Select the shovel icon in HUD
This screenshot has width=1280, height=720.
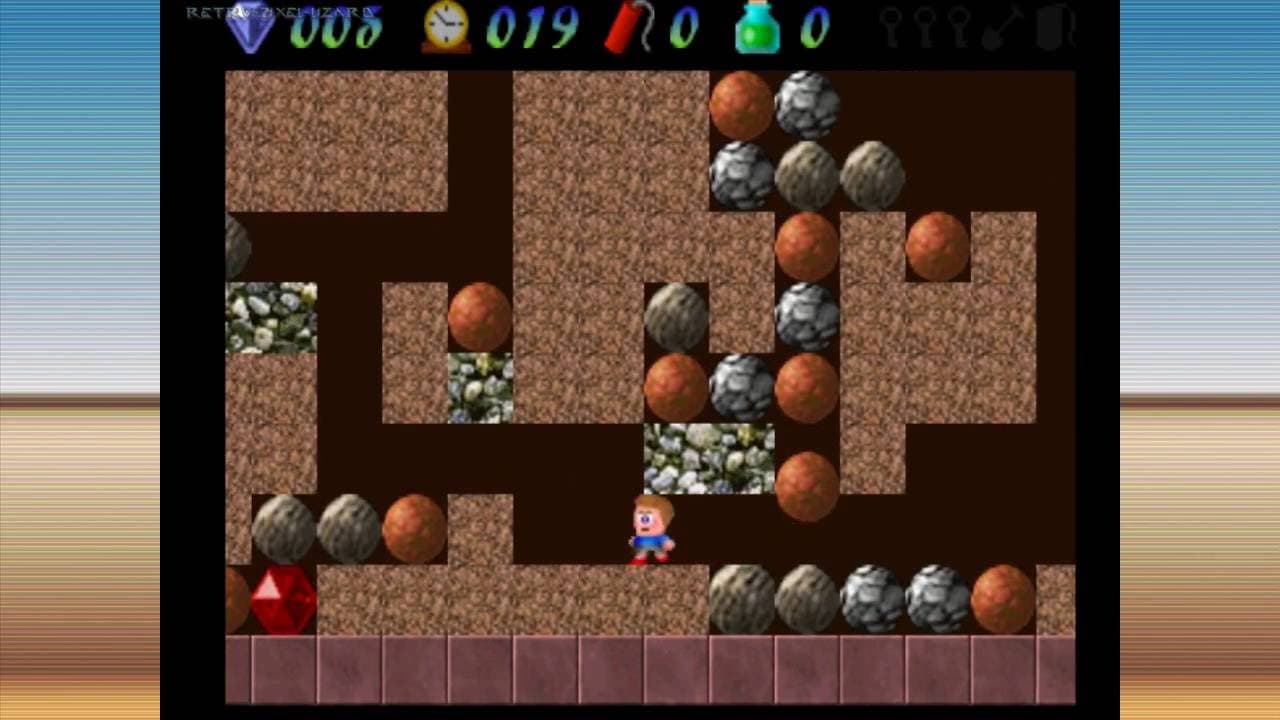[1000, 27]
